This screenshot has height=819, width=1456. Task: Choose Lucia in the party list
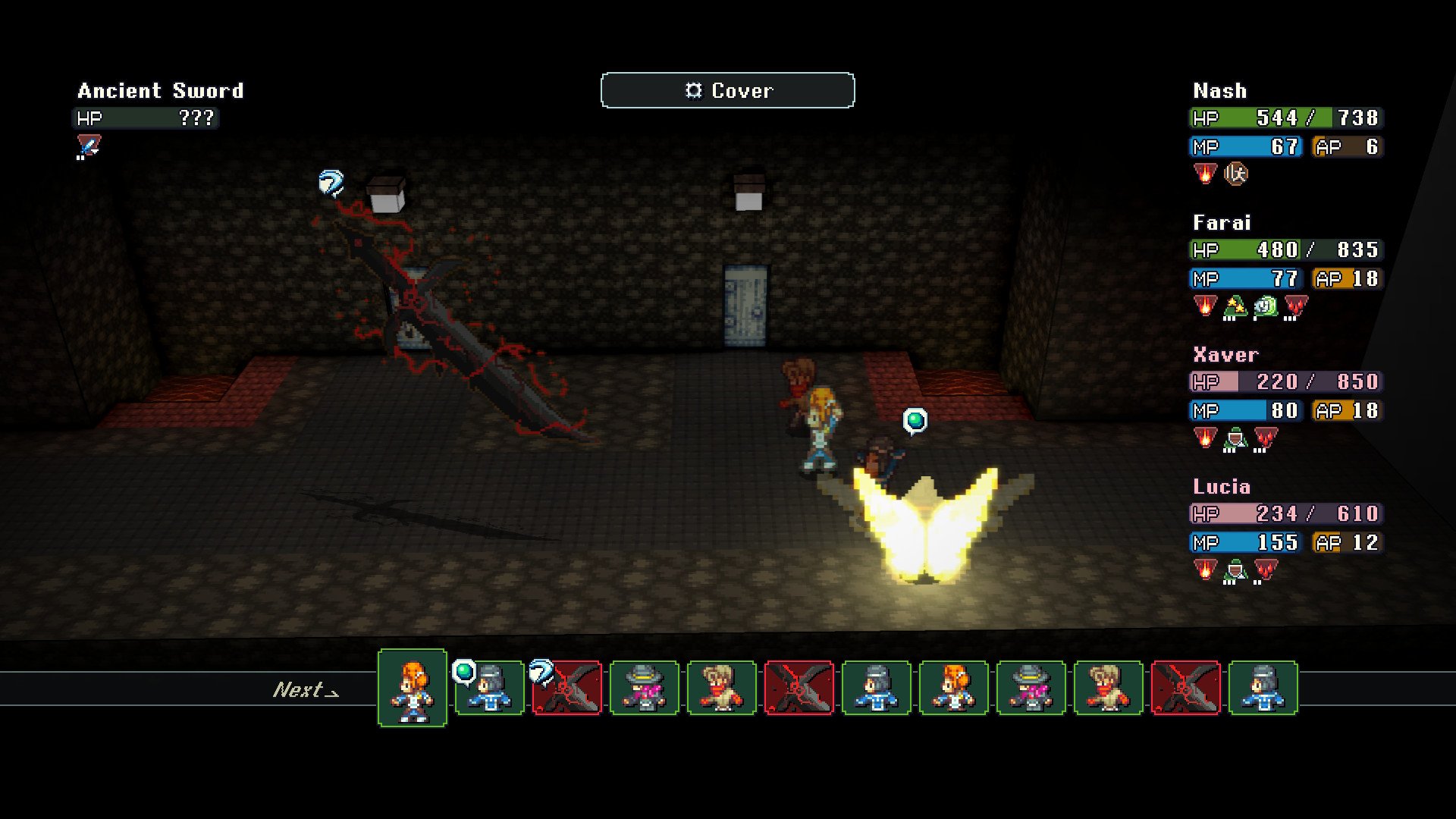tap(1222, 487)
